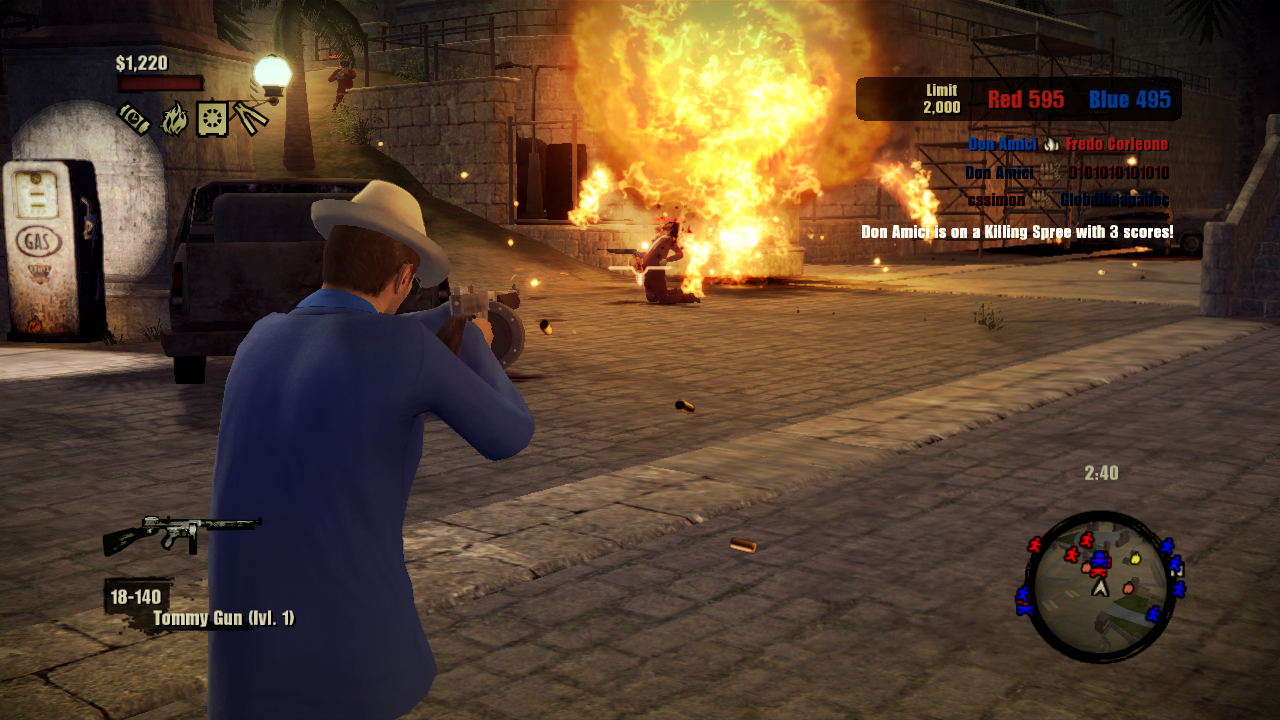Select the Don Amici versus Fredo Corleone kill-feed row
This screenshot has height=720, width=1280.
click(x=1067, y=144)
